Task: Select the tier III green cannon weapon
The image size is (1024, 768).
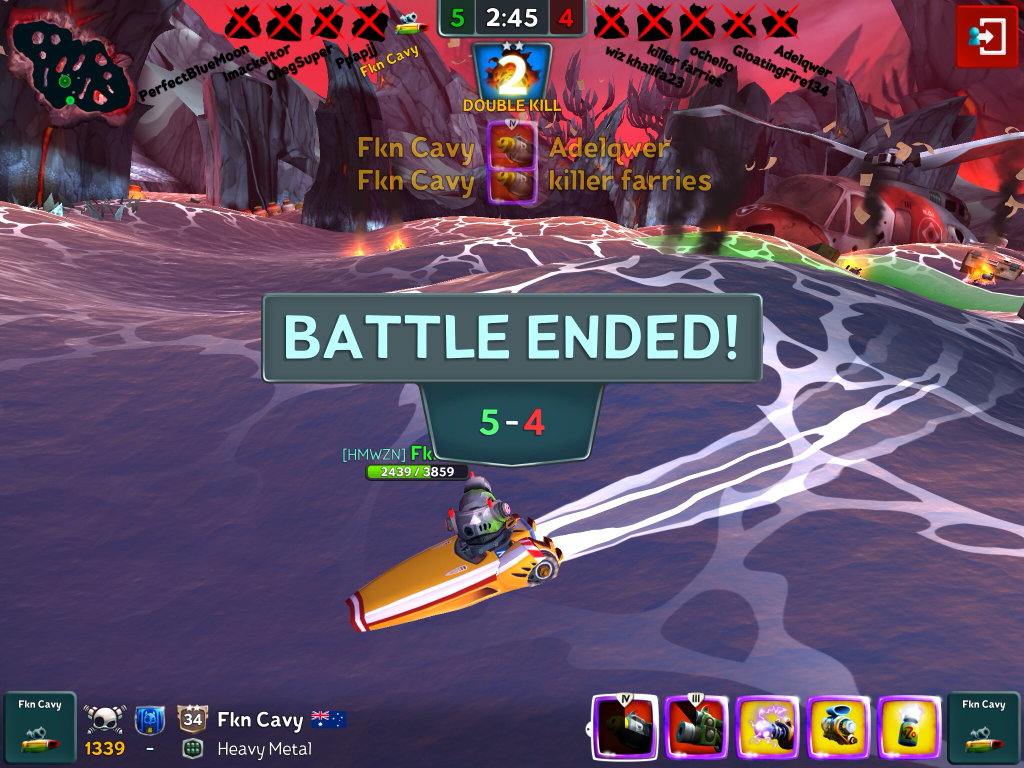Action: [696, 727]
